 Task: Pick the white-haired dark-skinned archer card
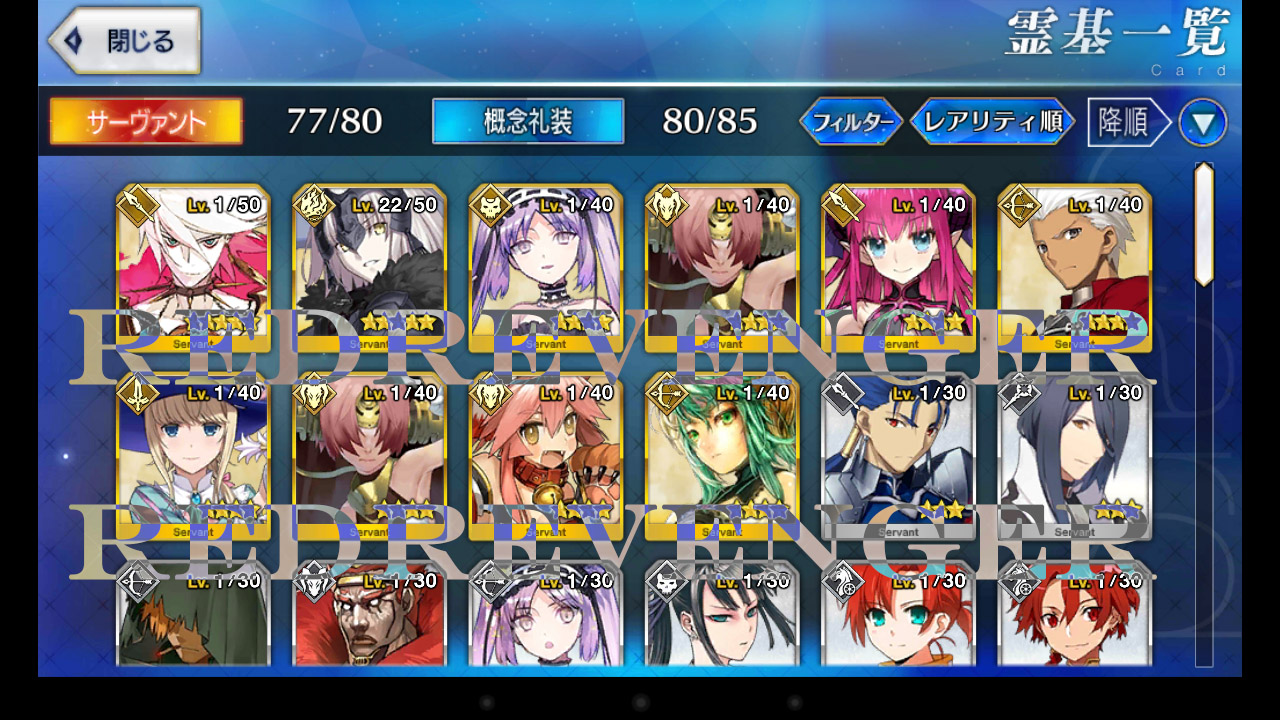point(1075,267)
